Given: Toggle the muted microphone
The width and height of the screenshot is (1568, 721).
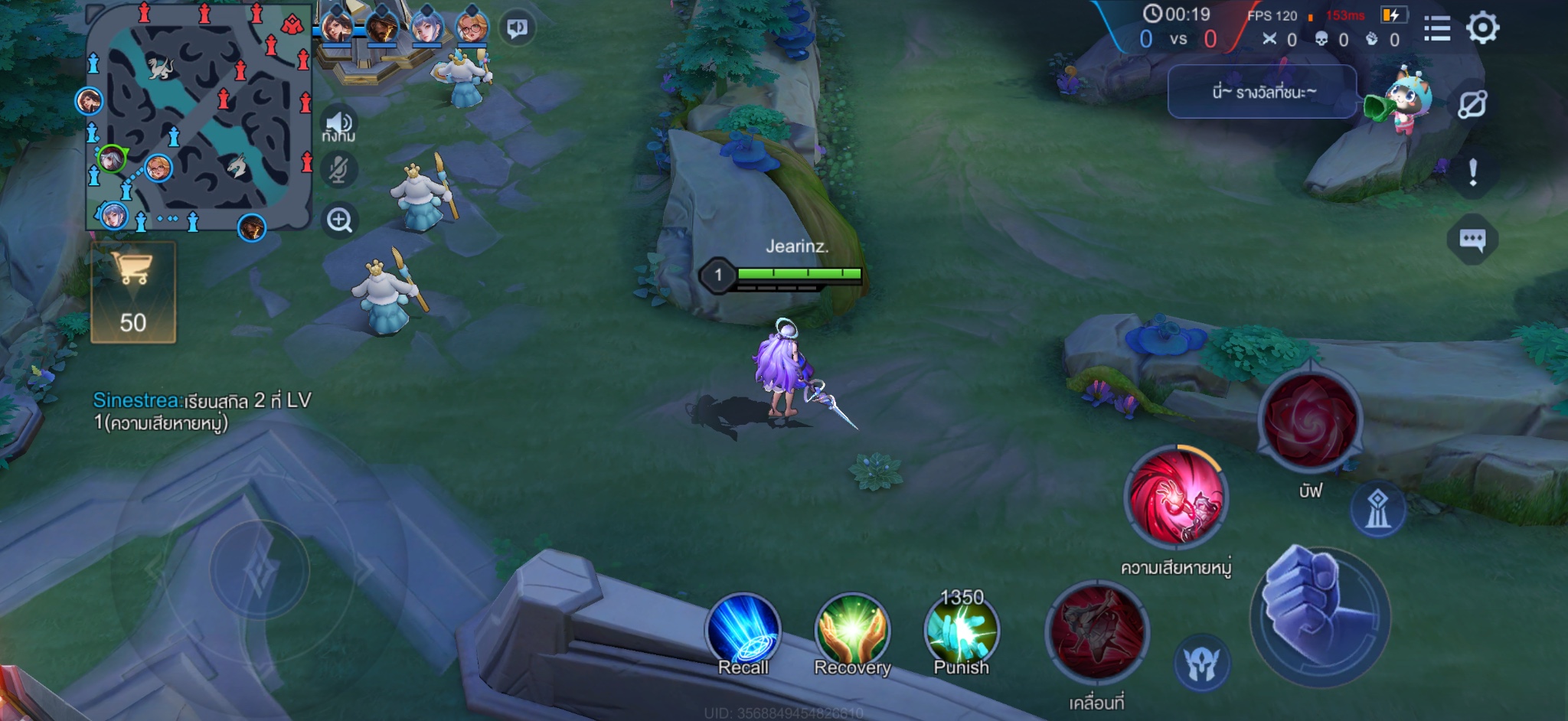Looking at the screenshot, I should [338, 170].
